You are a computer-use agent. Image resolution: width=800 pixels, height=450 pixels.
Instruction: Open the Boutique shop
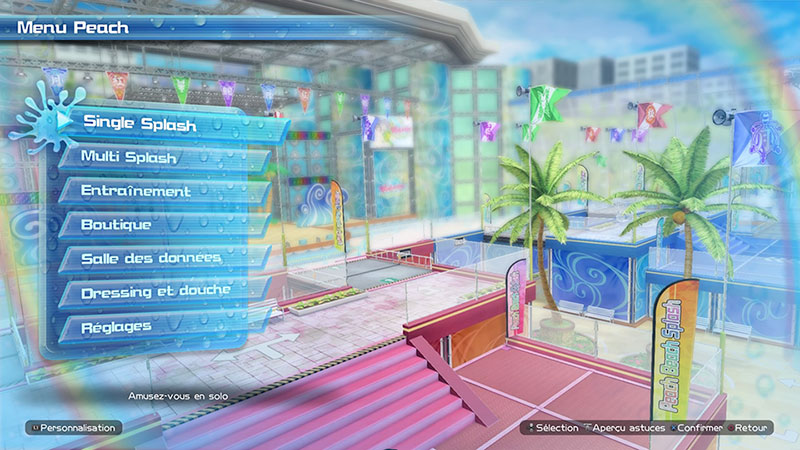pos(117,225)
